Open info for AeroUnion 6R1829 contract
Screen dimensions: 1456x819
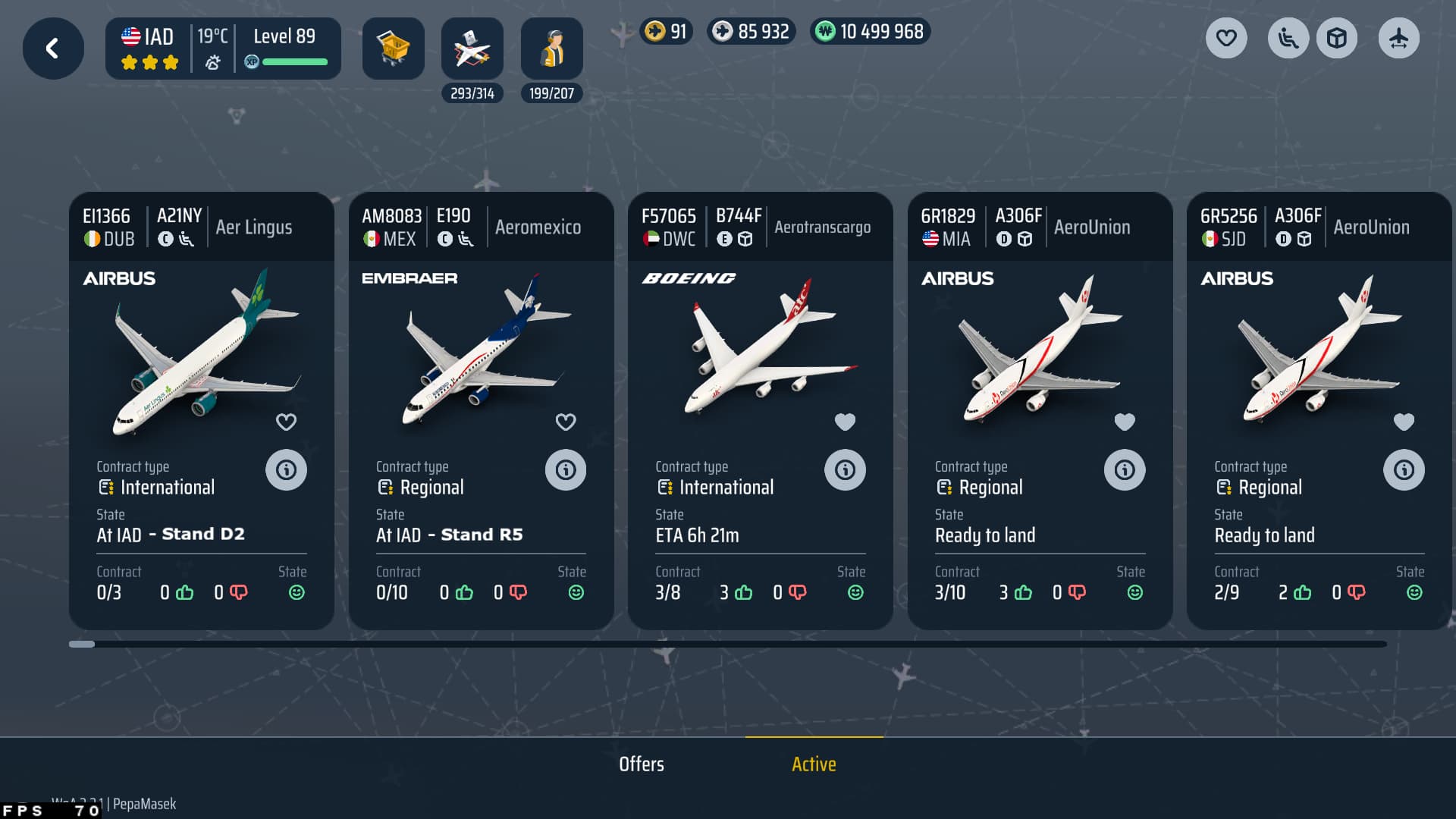pyautogui.click(x=1125, y=470)
